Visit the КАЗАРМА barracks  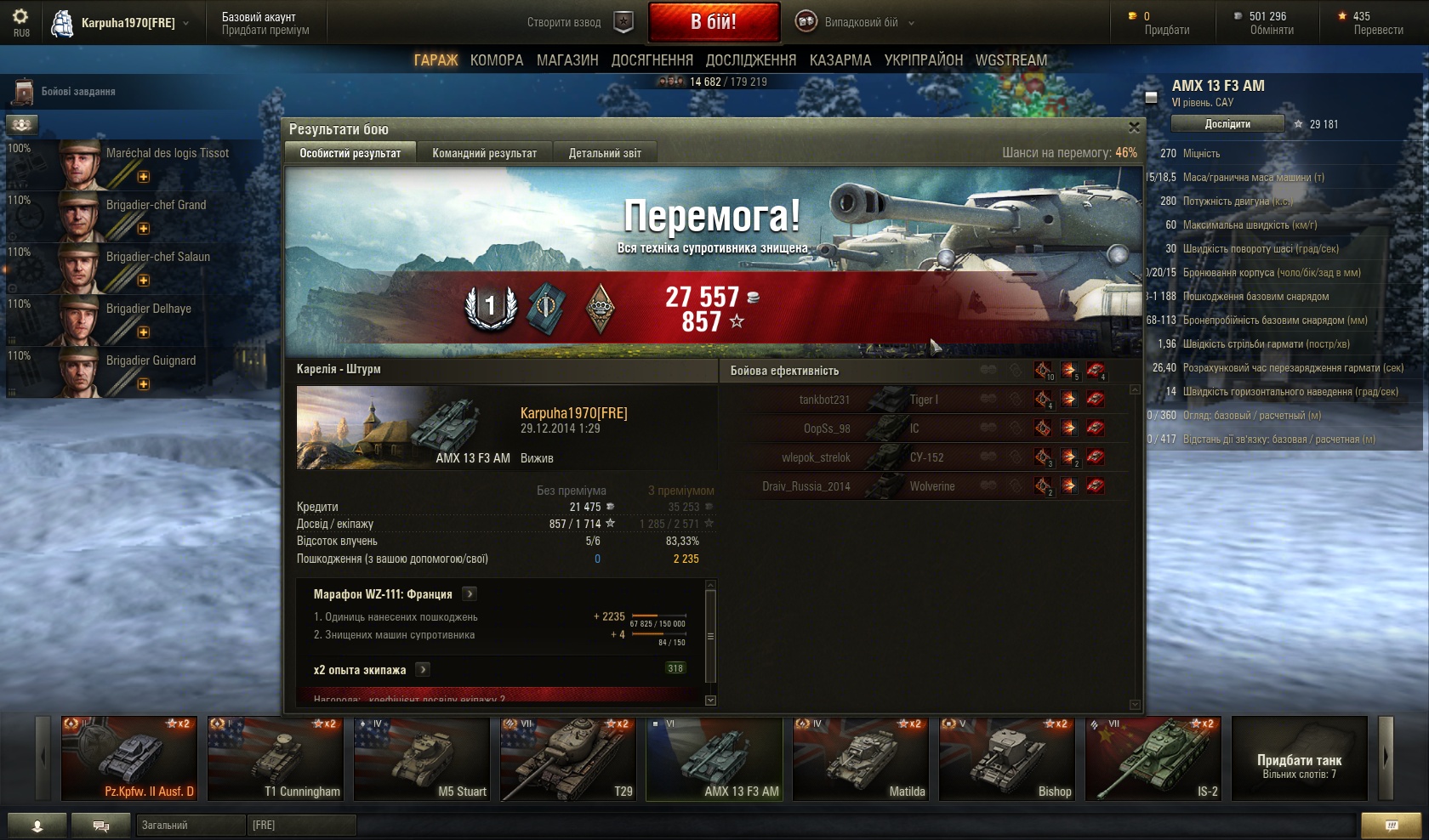point(840,60)
